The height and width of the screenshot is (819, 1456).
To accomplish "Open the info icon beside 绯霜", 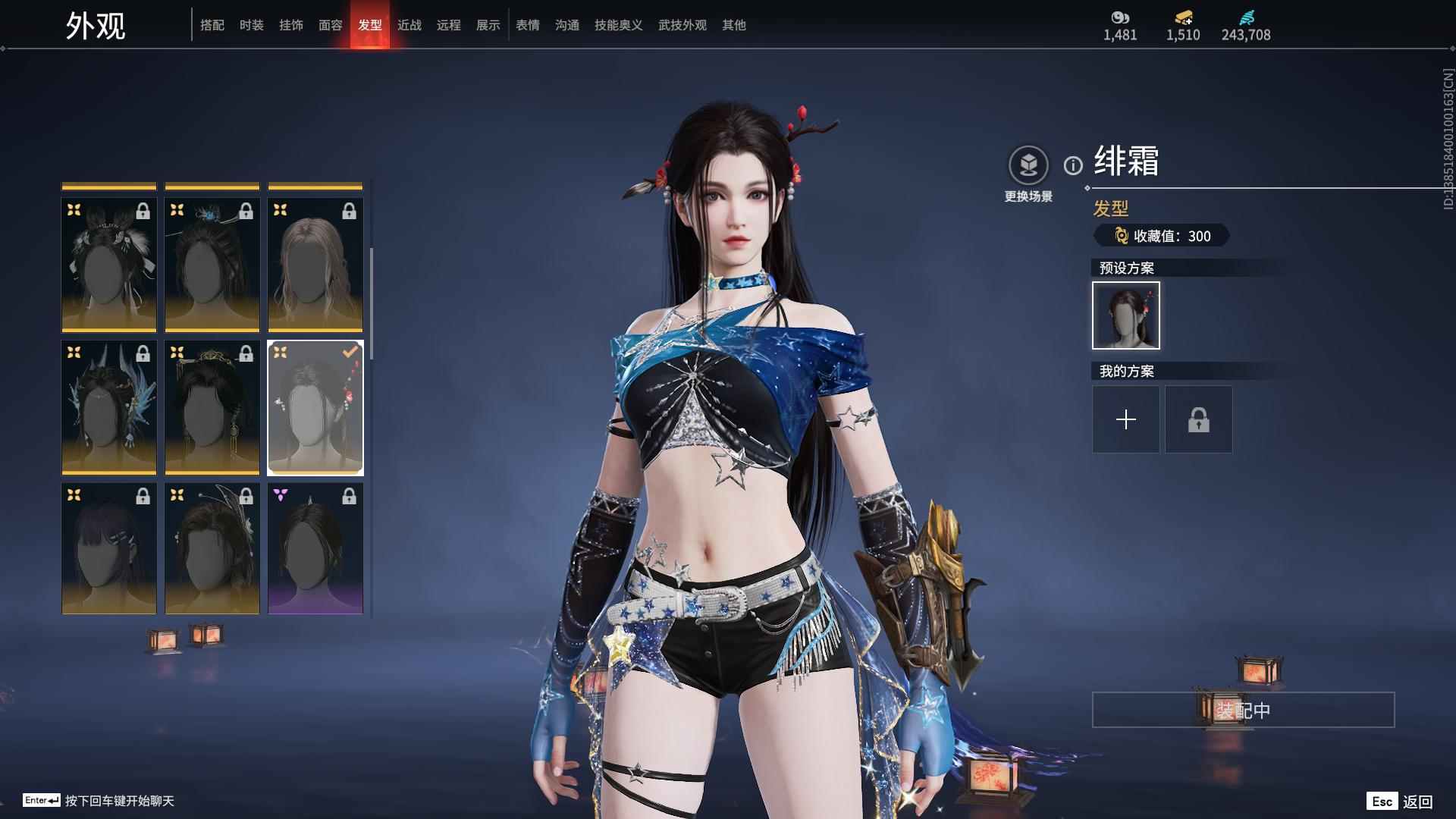I will coord(1073,165).
